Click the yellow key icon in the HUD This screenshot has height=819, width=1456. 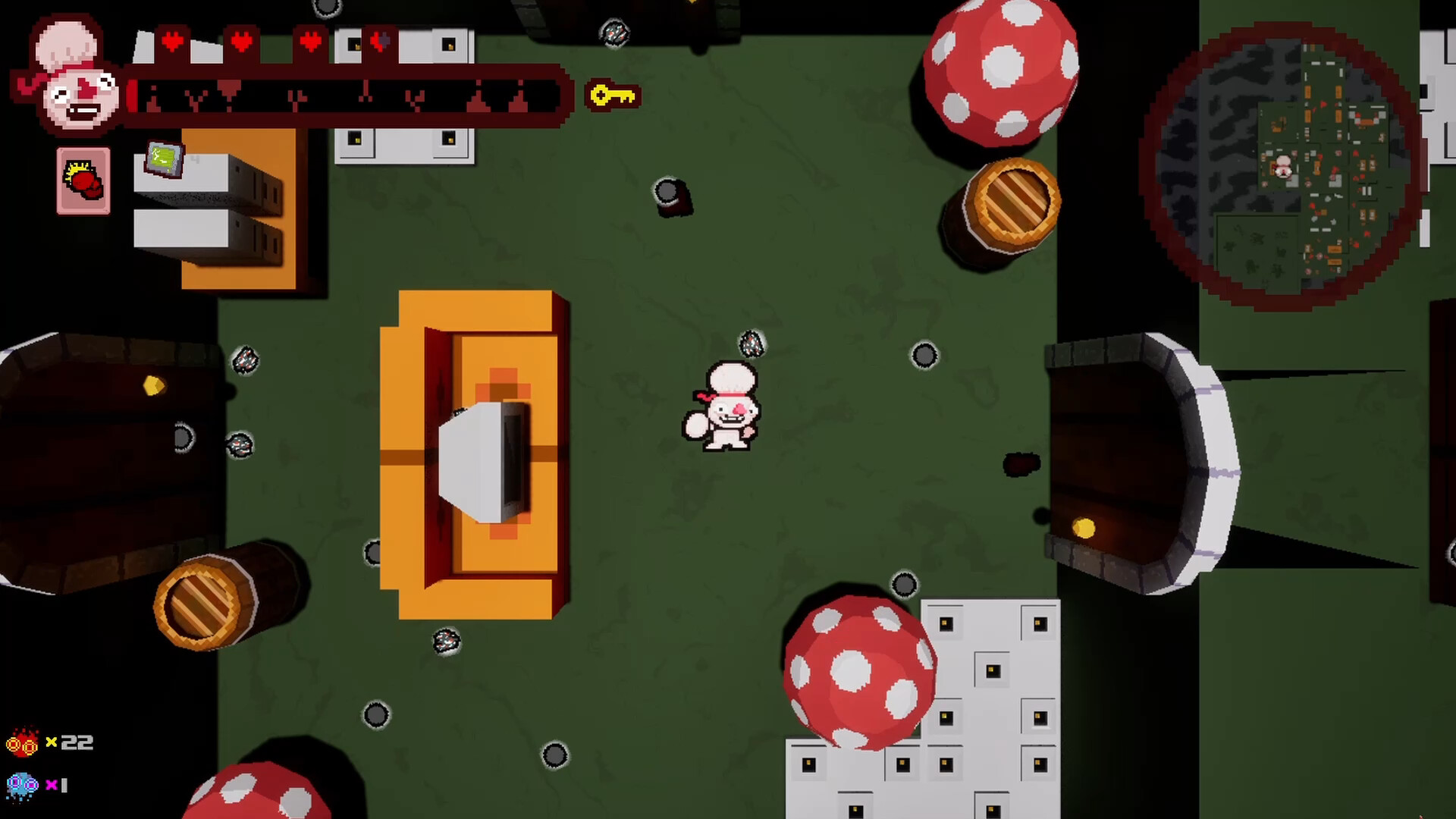tap(613, 95)
